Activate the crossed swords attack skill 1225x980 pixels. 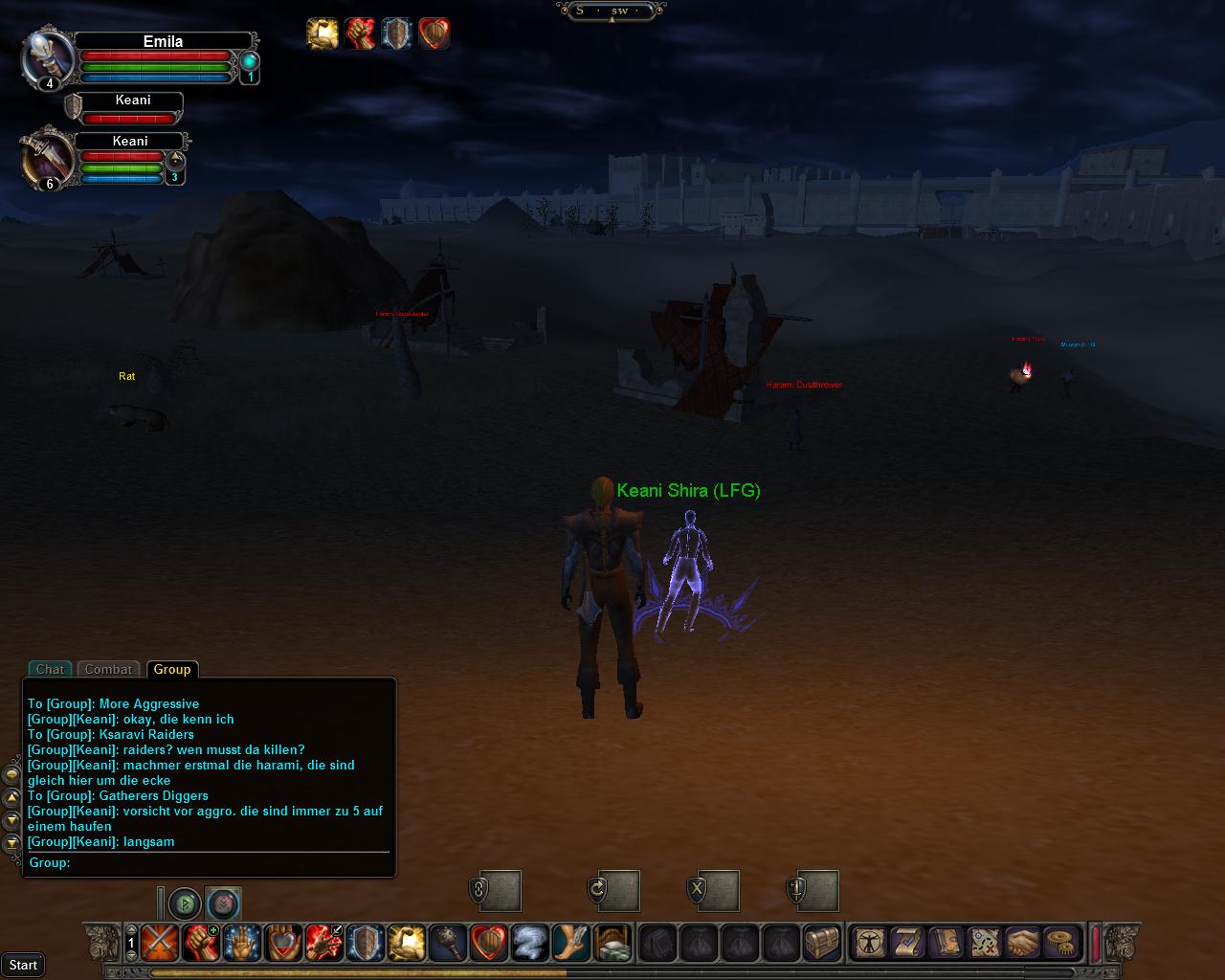tap(159, 943)
